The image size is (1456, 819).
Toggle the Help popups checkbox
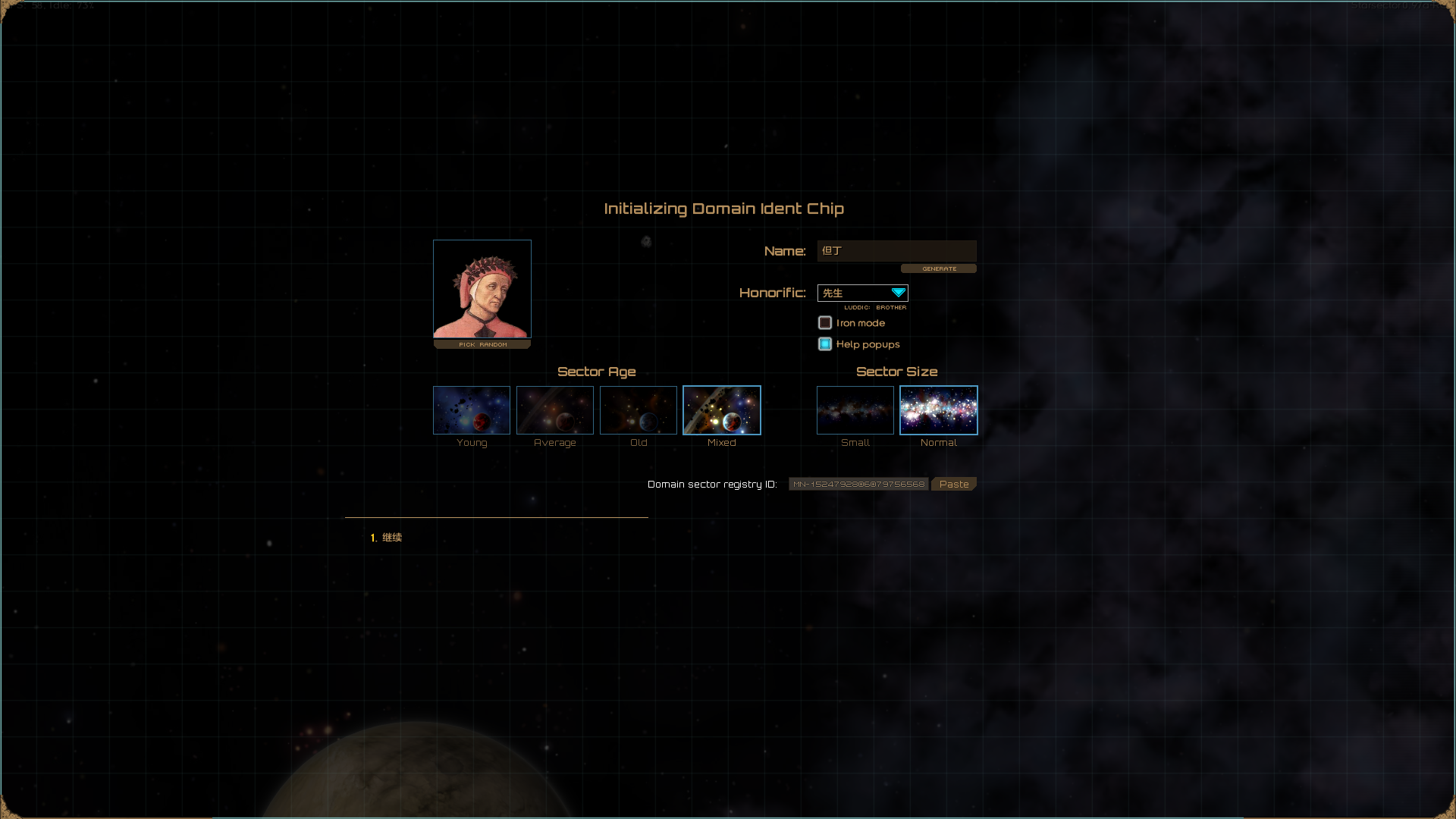(x=825, y=344)
